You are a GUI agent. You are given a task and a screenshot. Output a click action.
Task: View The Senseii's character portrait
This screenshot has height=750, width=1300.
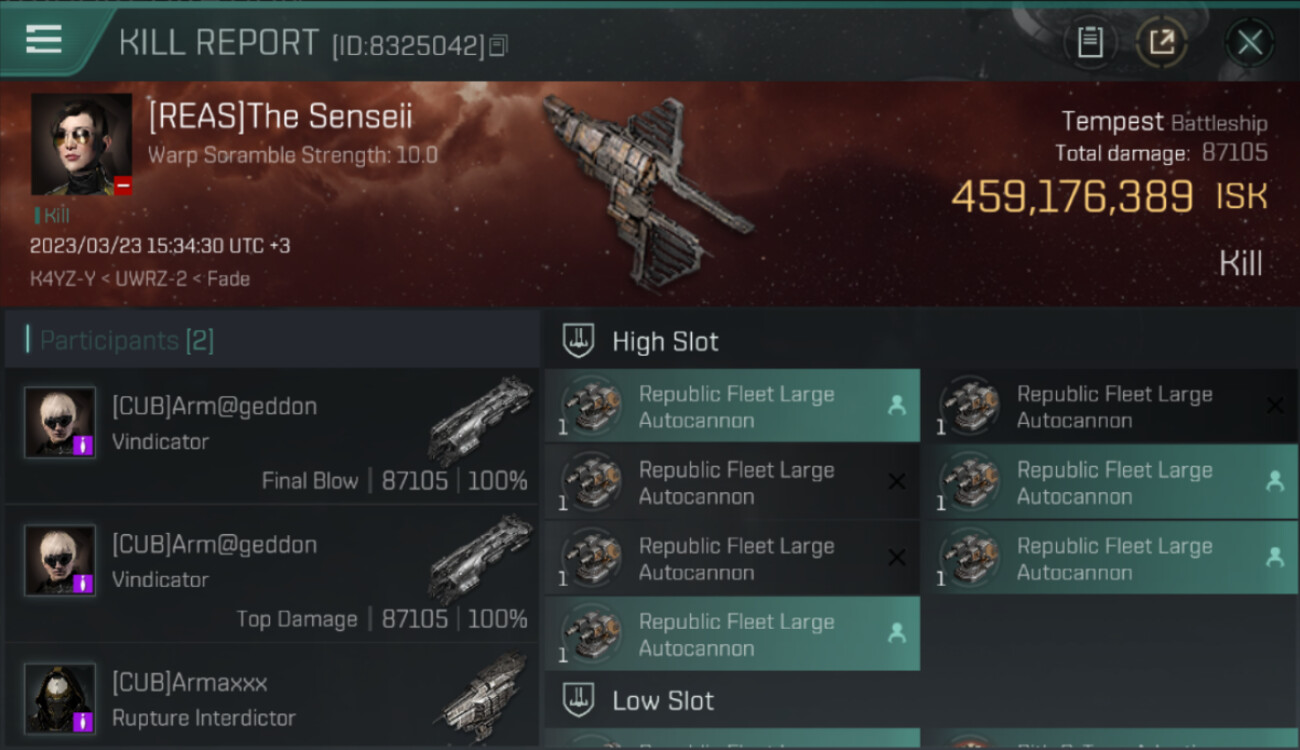[x=81, y=144]
